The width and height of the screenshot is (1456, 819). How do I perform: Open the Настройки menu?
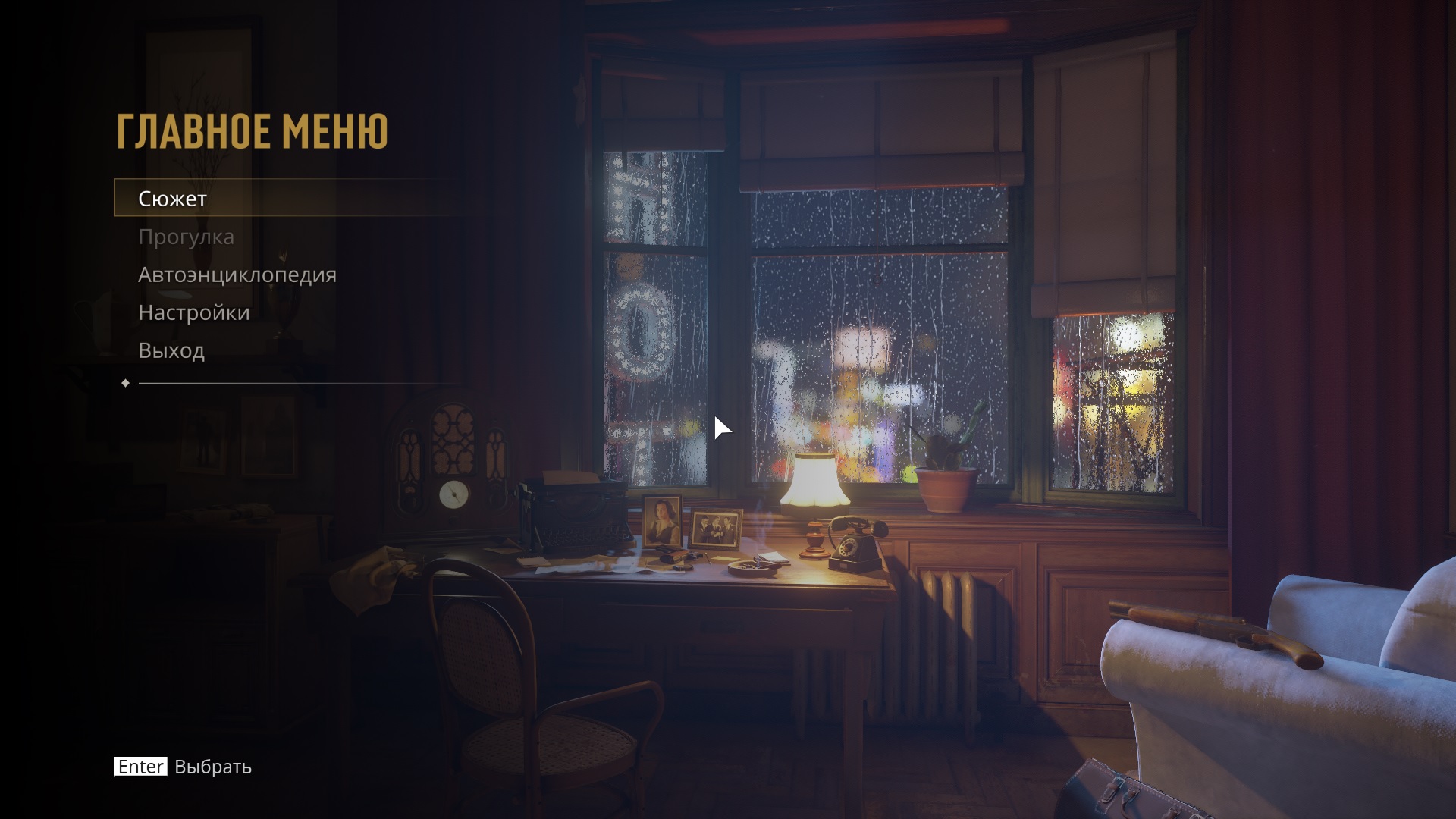pyautogui.click(x=193, y=312)
